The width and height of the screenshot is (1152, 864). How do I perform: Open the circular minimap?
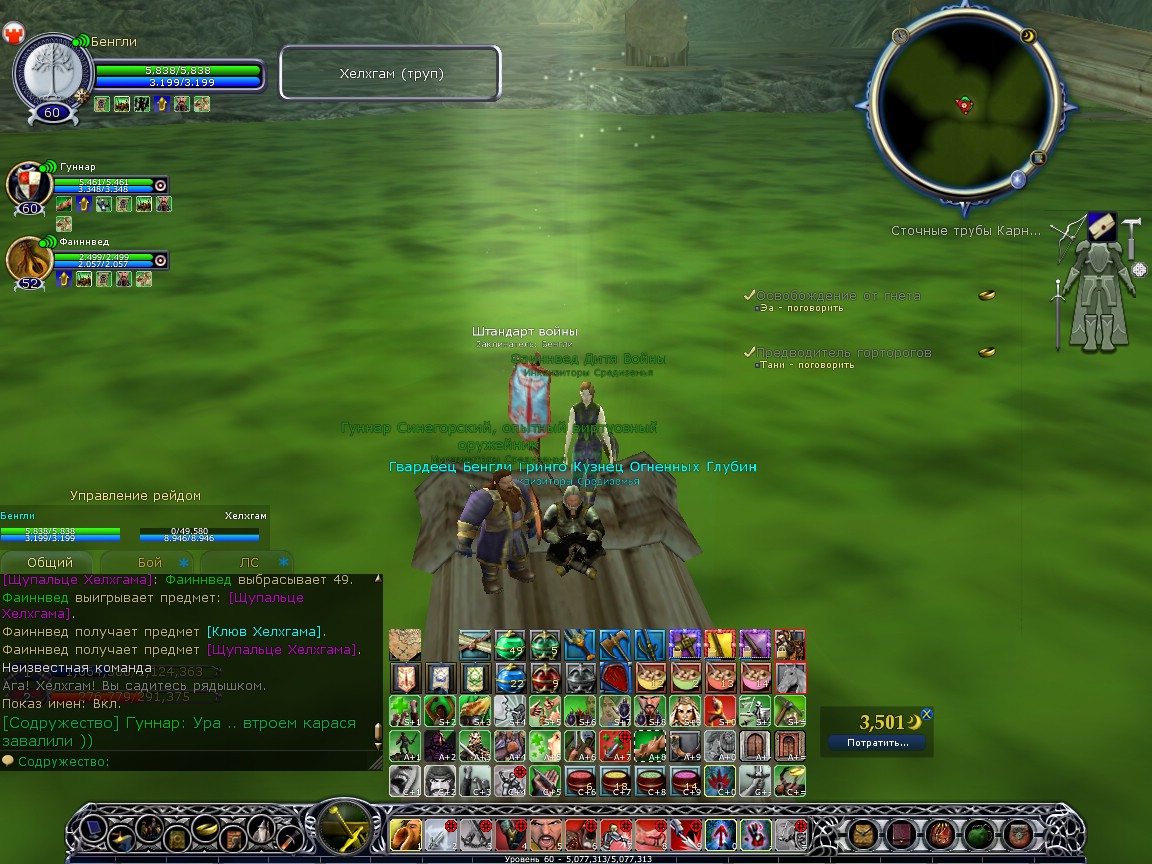click(964, 103)
